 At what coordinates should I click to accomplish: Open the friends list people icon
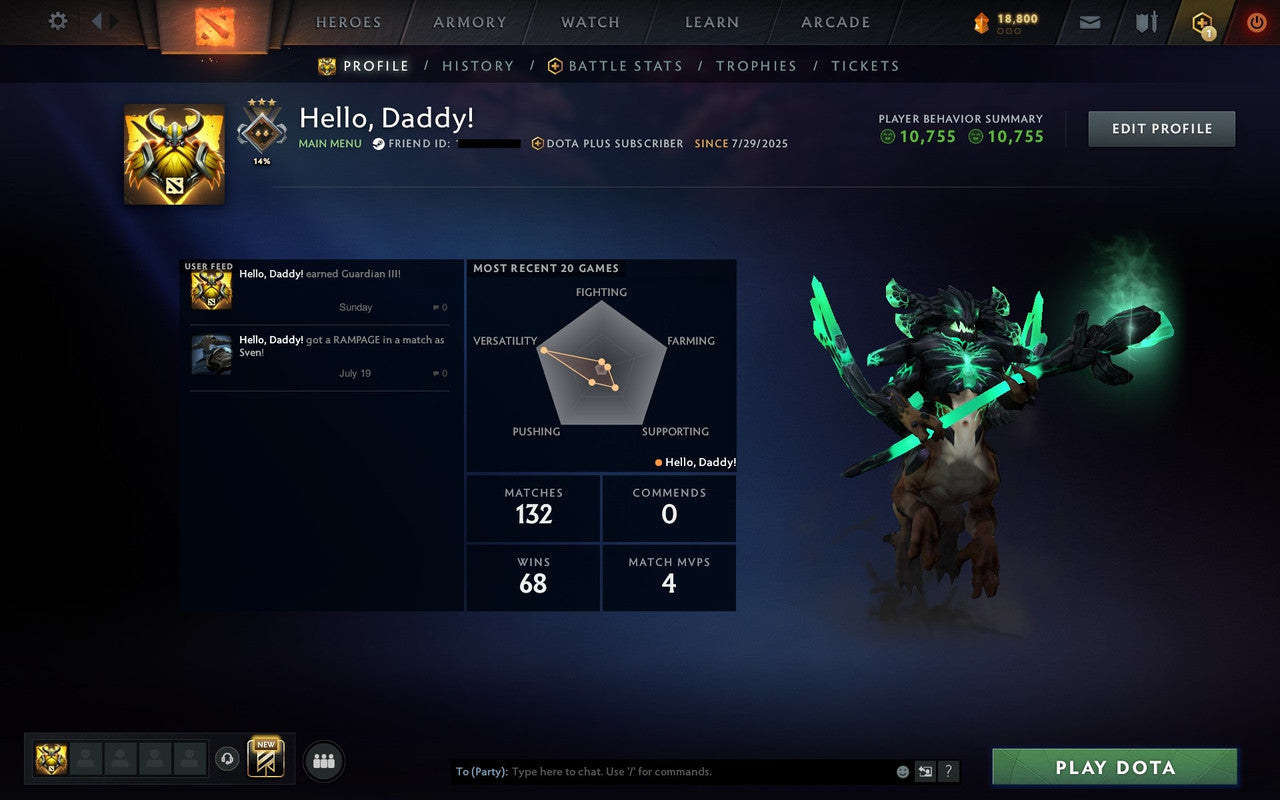point(324,760)
